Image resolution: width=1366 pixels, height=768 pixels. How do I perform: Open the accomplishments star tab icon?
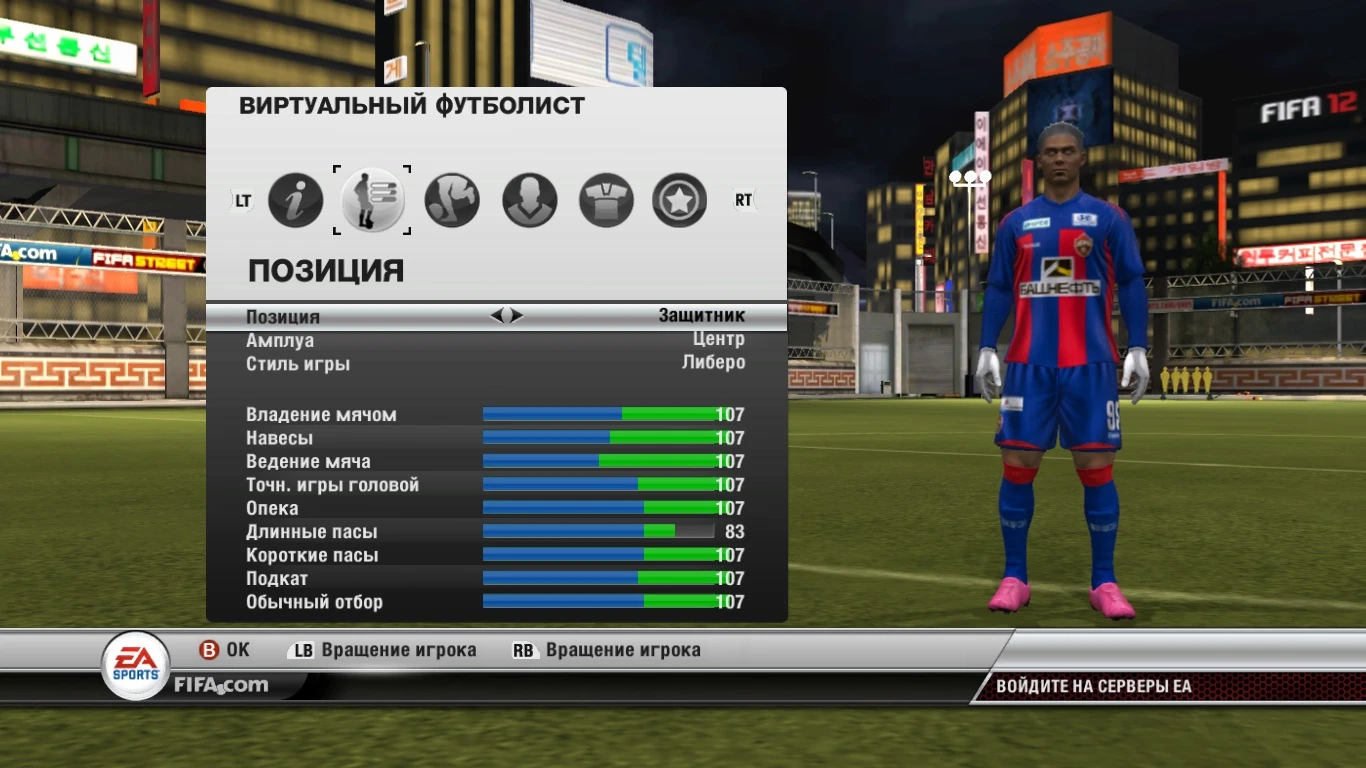[x=679, y=199]
